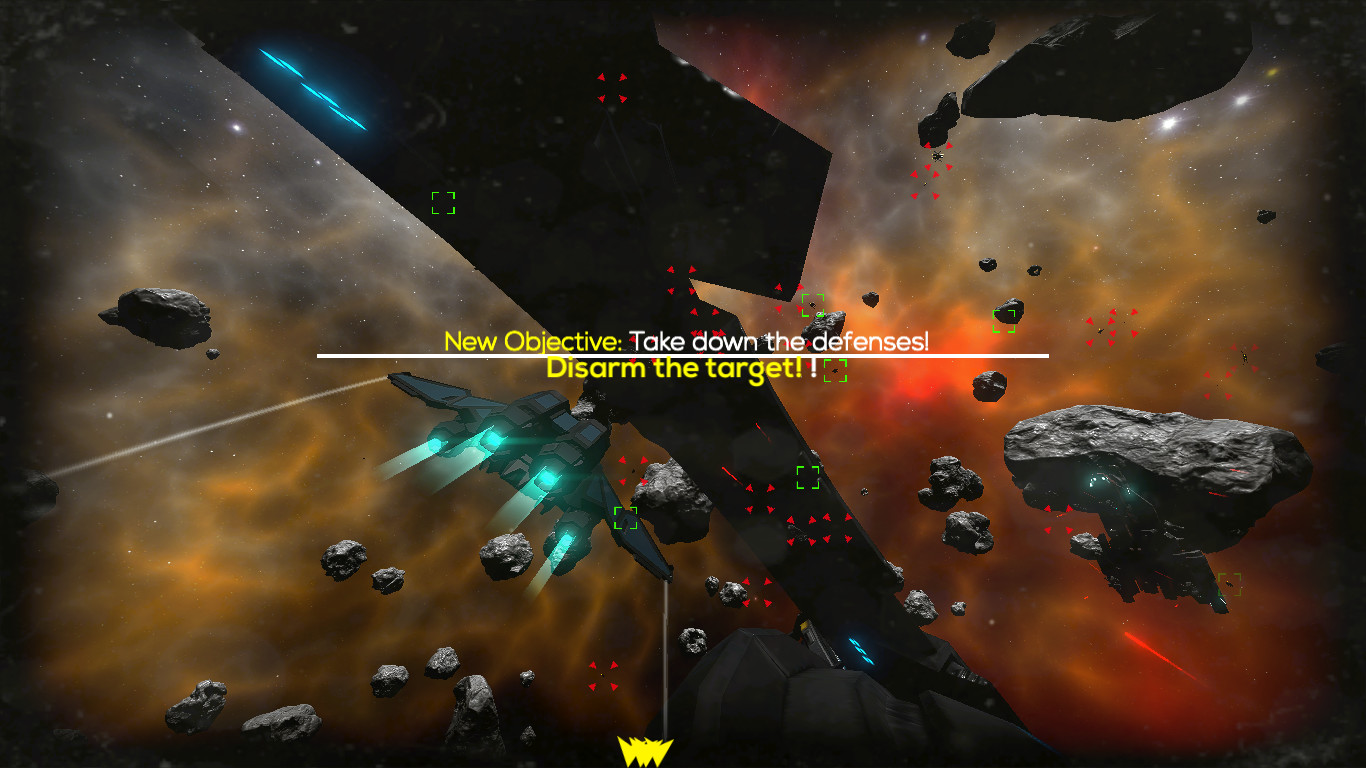Select the white divider line under the objective

683,355
